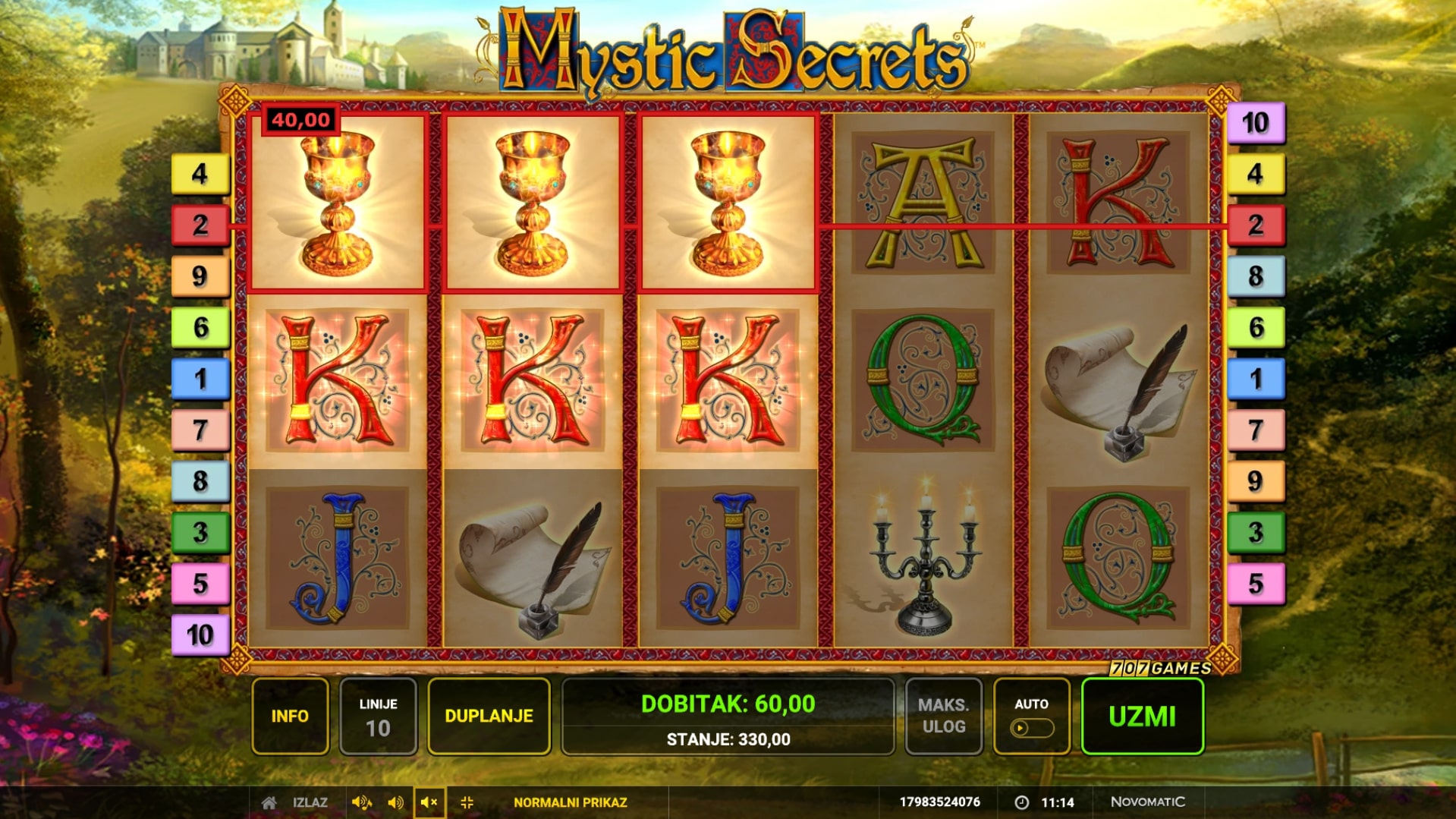Switch to NORMALNI PRIKAZ display mode
This screenshot has height=819, width=1456.
click(570, 802)
